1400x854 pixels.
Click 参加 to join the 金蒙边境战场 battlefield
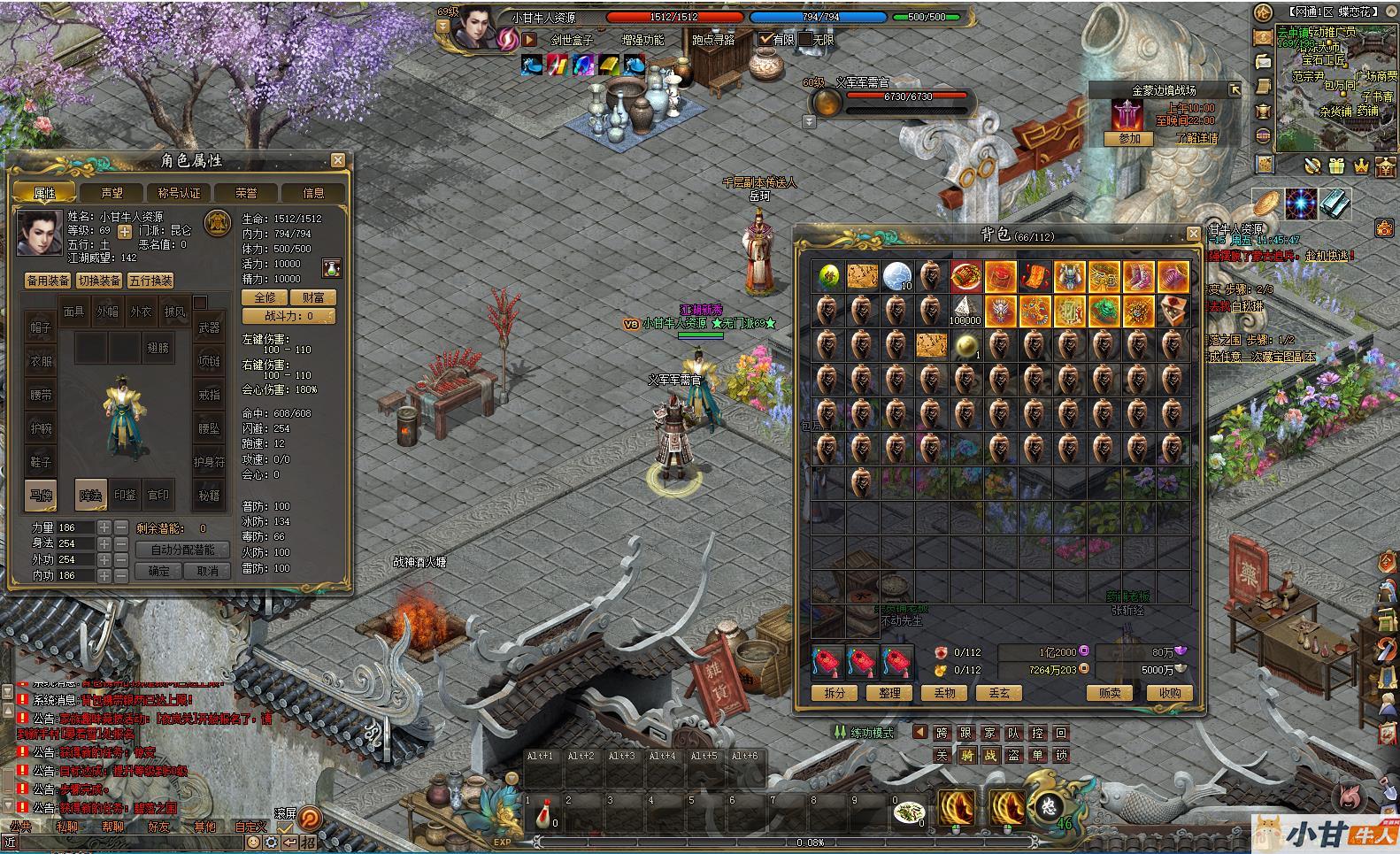click(x=1129, y=139)
